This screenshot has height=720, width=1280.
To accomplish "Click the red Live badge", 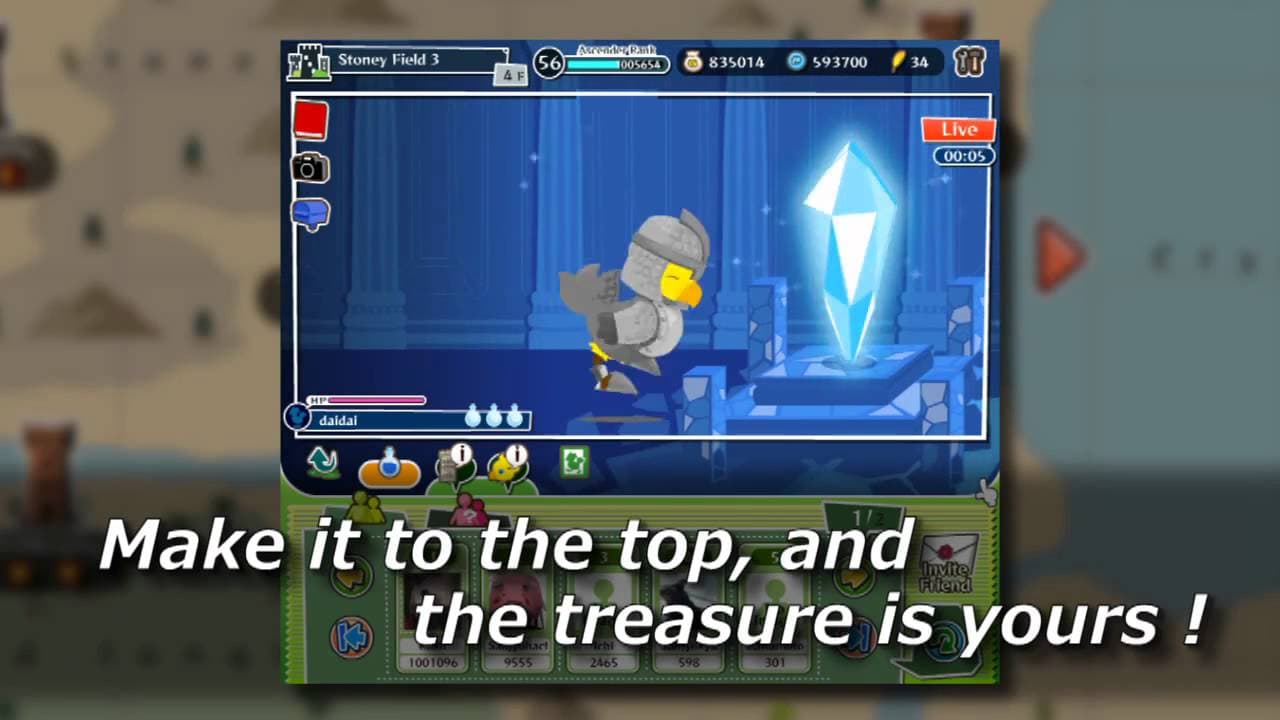I will (x=958, y=130).
